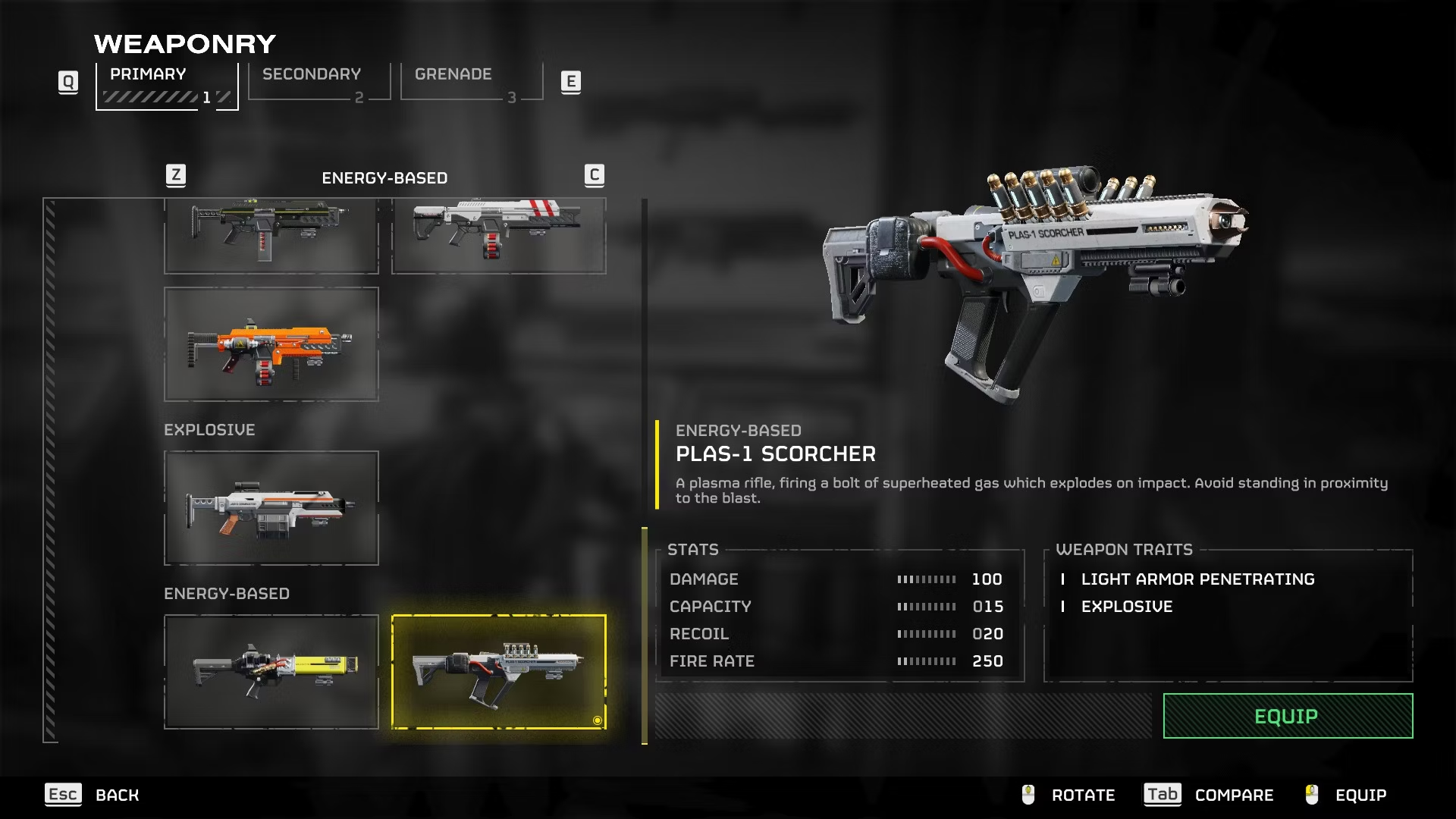
Task: Select the orange rifle weapon tile
Action: pyautogui.click(x=271, y=344)
